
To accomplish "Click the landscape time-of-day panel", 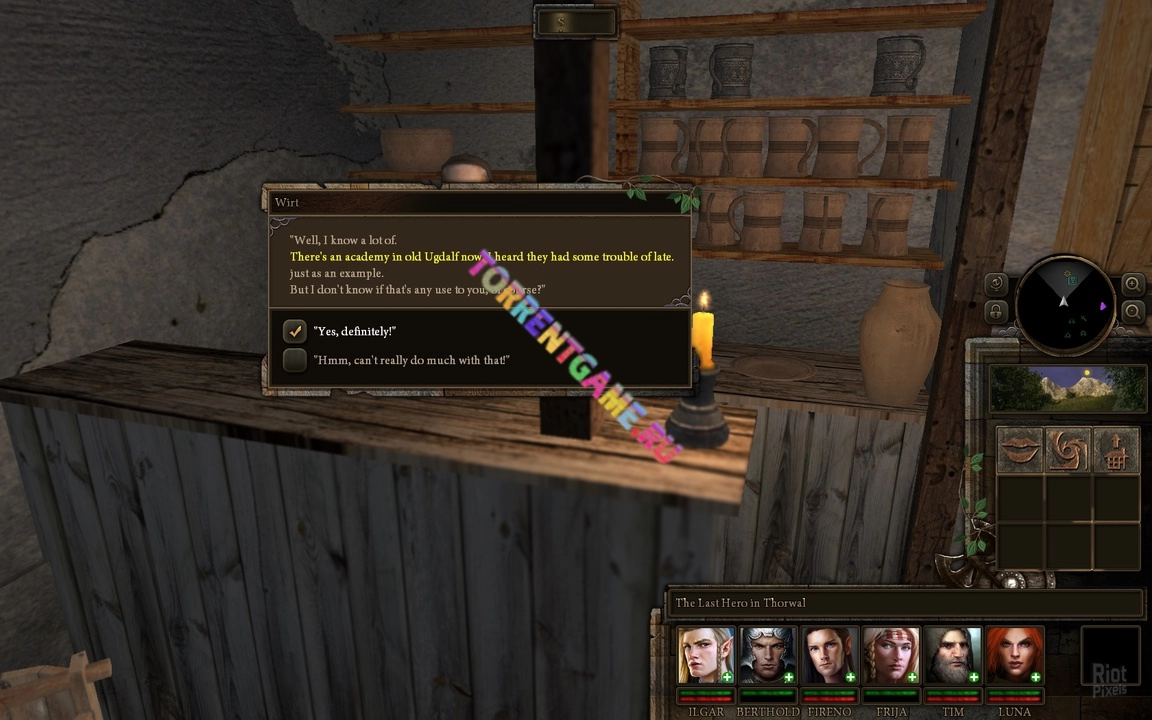I will 1067,388.
